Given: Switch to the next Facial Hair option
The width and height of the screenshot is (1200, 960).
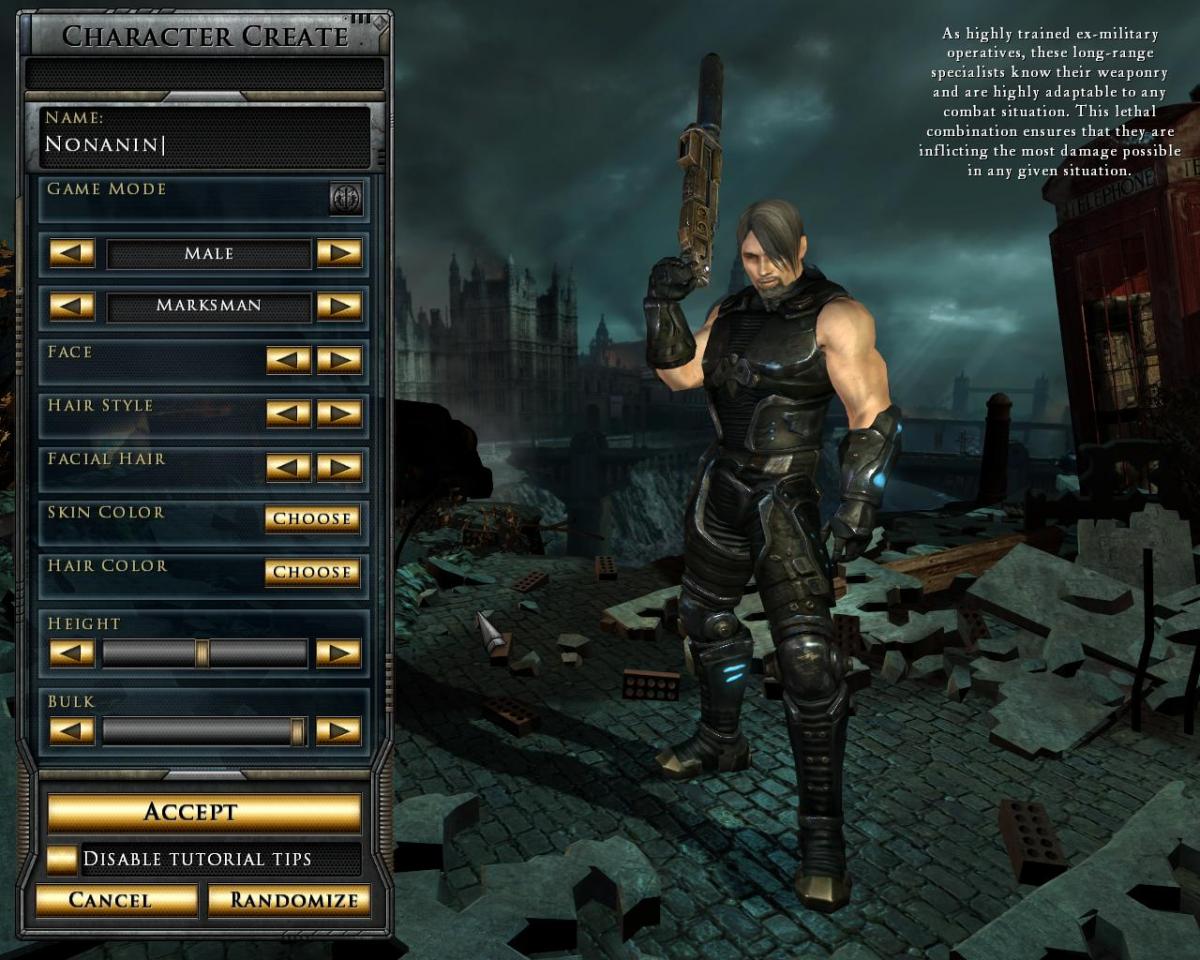Looking at the screenshot, I should click(339, 467).
